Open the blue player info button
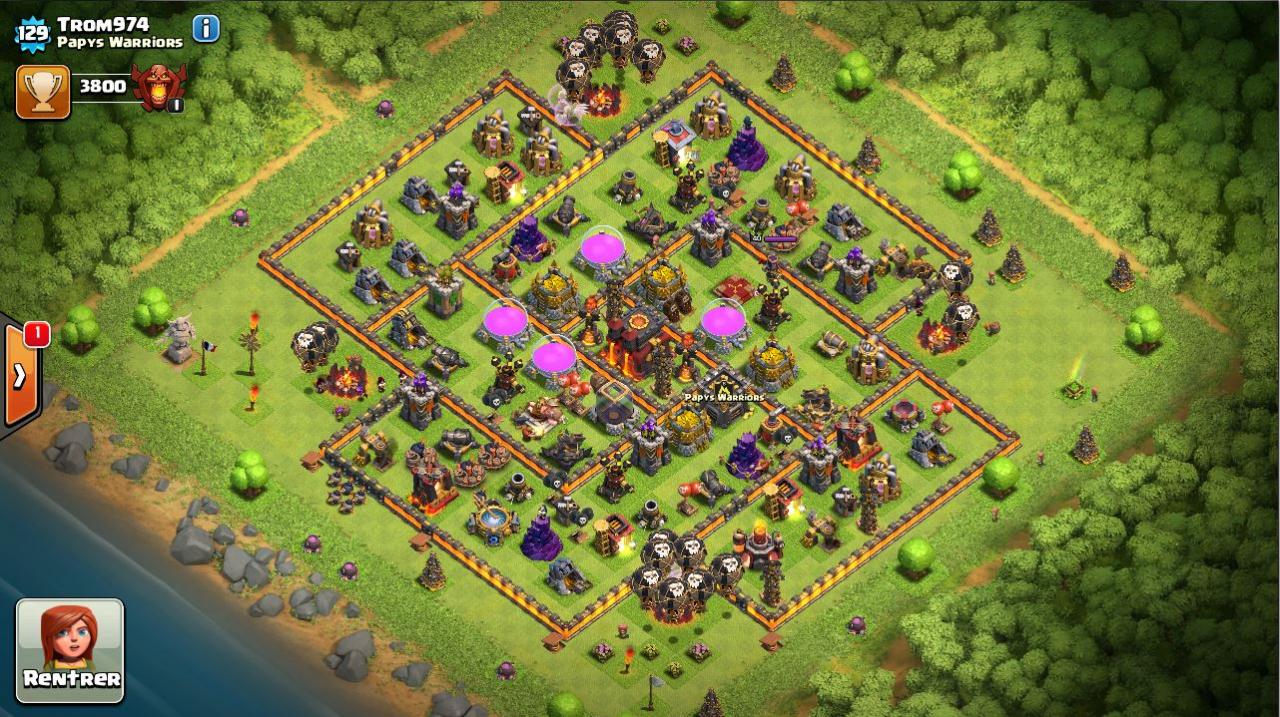Screen dimensions: 1280x717 click(206, 28)
